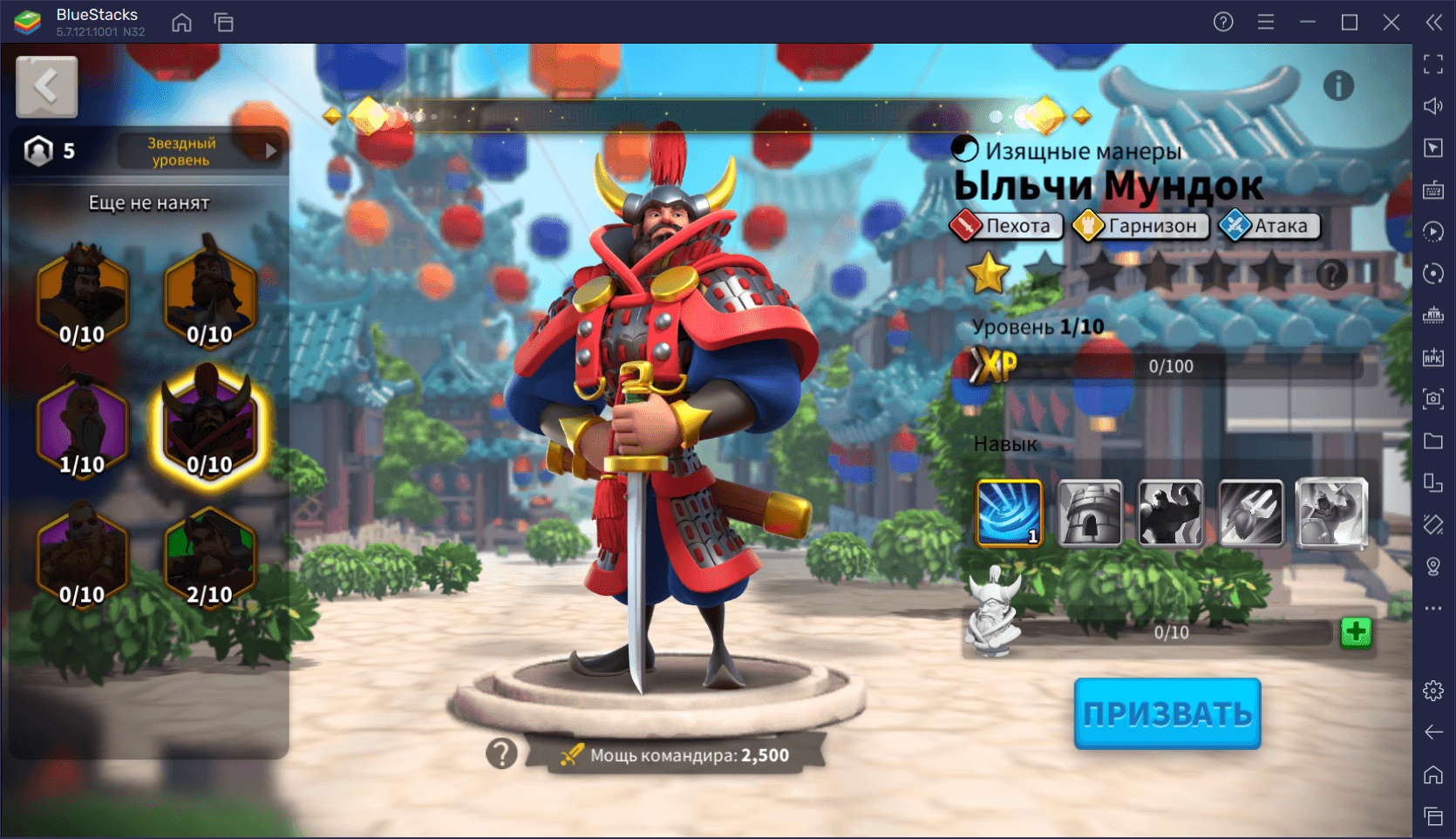Screen dimensions: 1456x839
Task: Click the back arrow button
Action: (46, 86)
